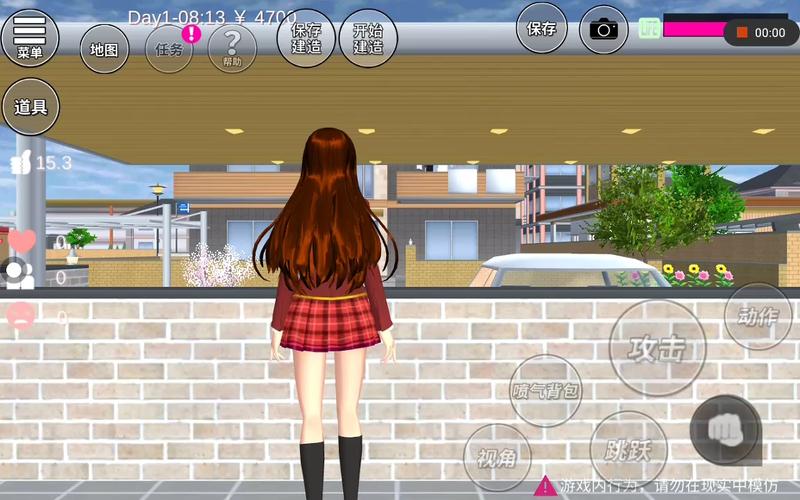The image size is (800, 500).
Task: Activate the 喷气背包 jetpack
Action: (x=546, y=391)
